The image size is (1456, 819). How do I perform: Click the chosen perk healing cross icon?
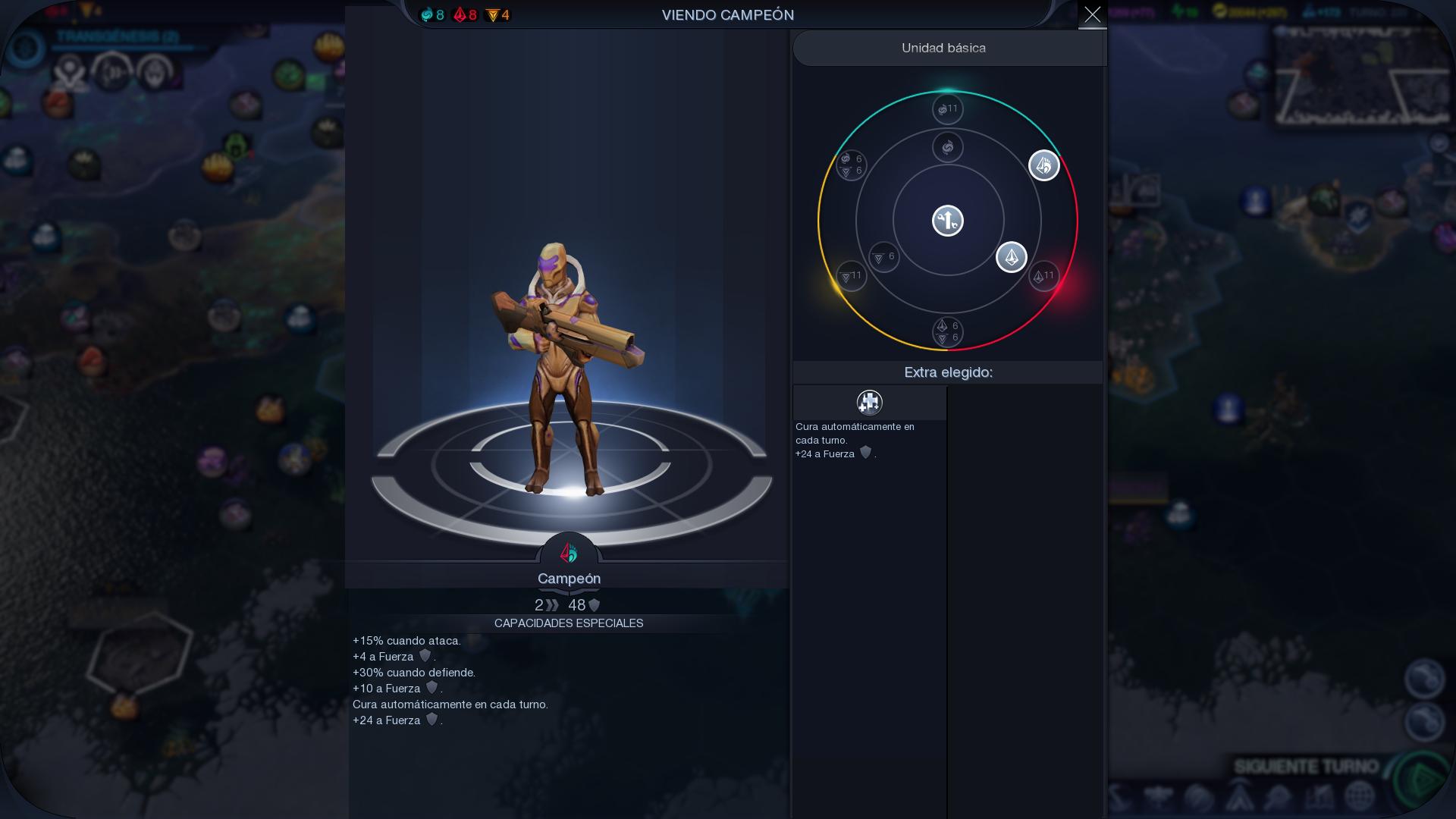coord(869,402)
